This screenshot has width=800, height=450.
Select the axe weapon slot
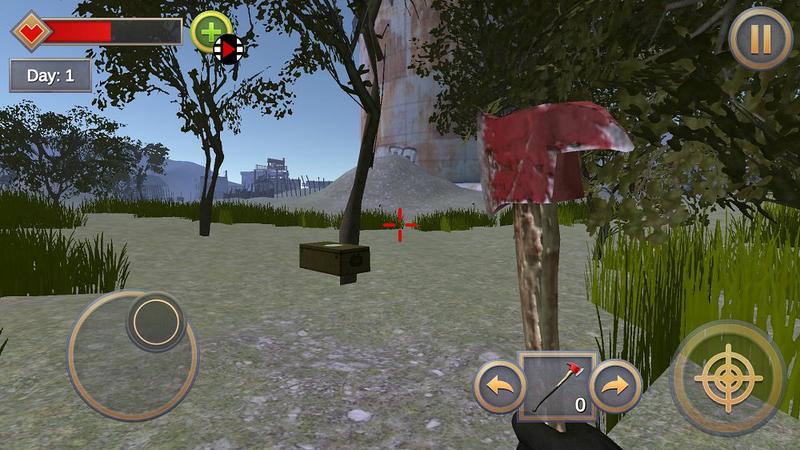click(x=558, y=387)
